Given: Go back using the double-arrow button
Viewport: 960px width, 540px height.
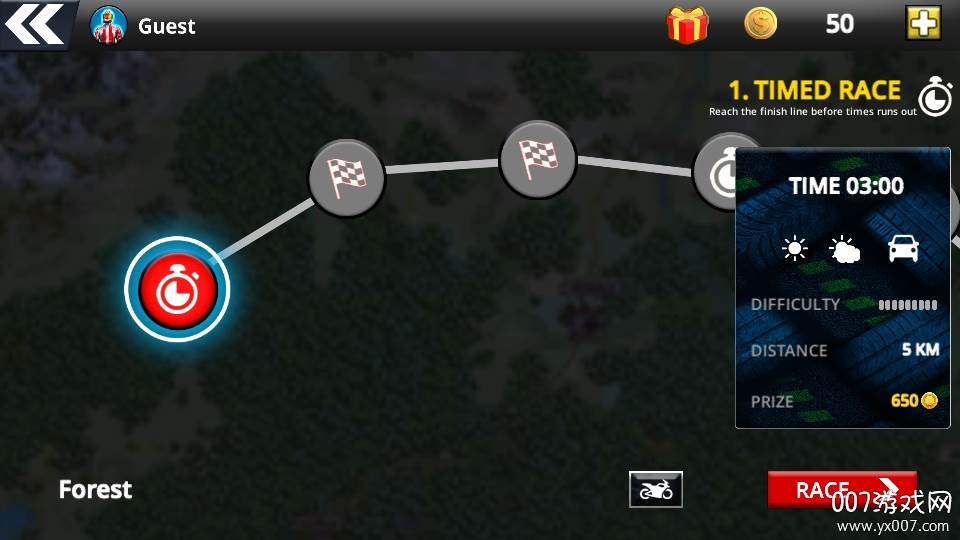Looking at the screenshot, I should pyautogui.click(x=35, y=24).
